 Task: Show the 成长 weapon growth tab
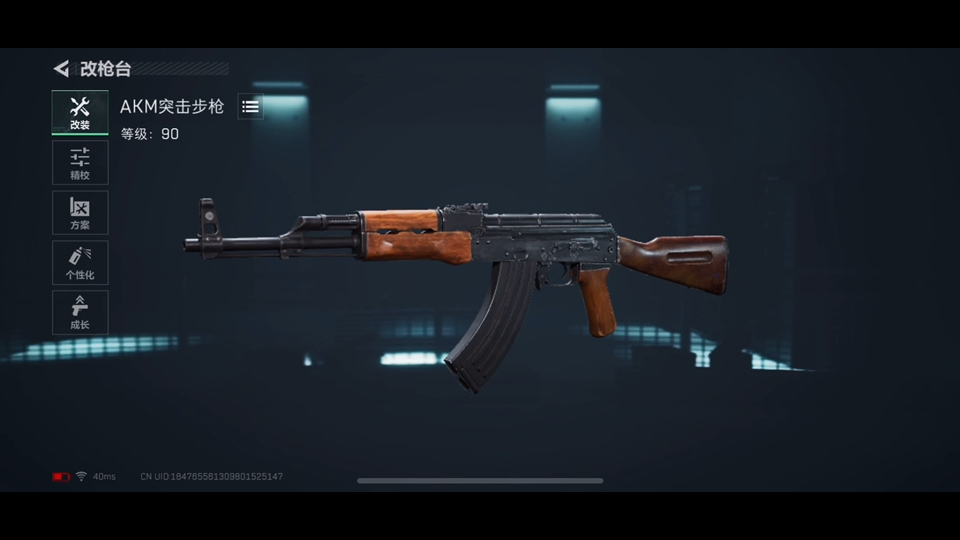click(x=80, y=313)
